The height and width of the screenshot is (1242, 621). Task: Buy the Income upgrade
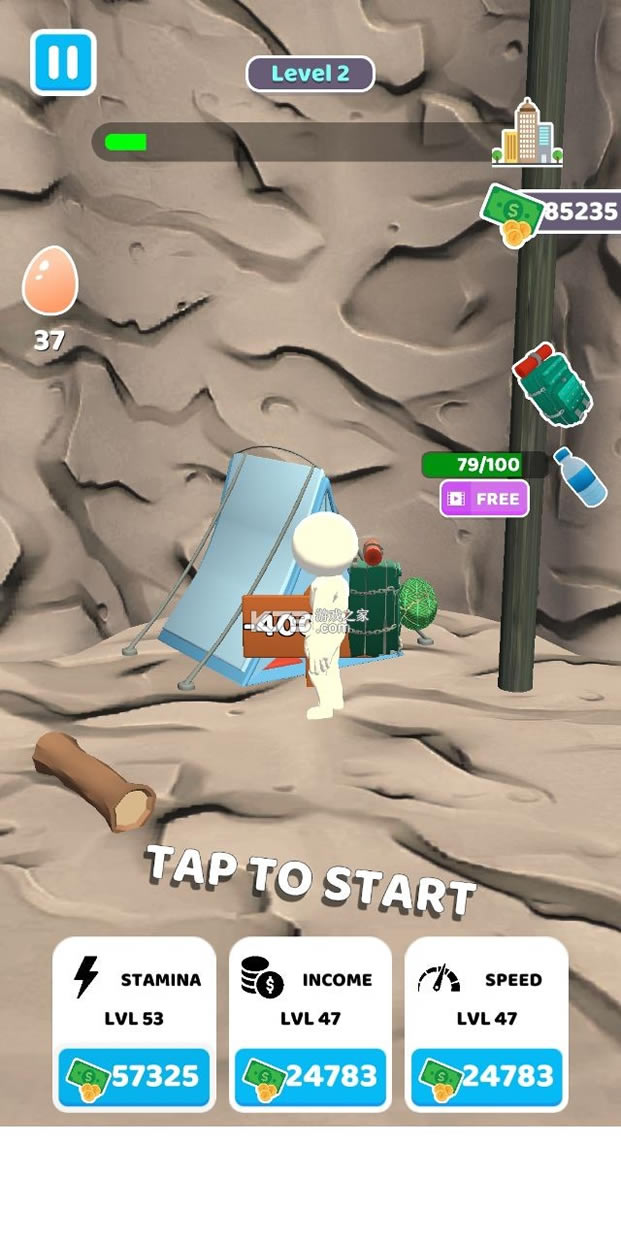[310, 1077]
